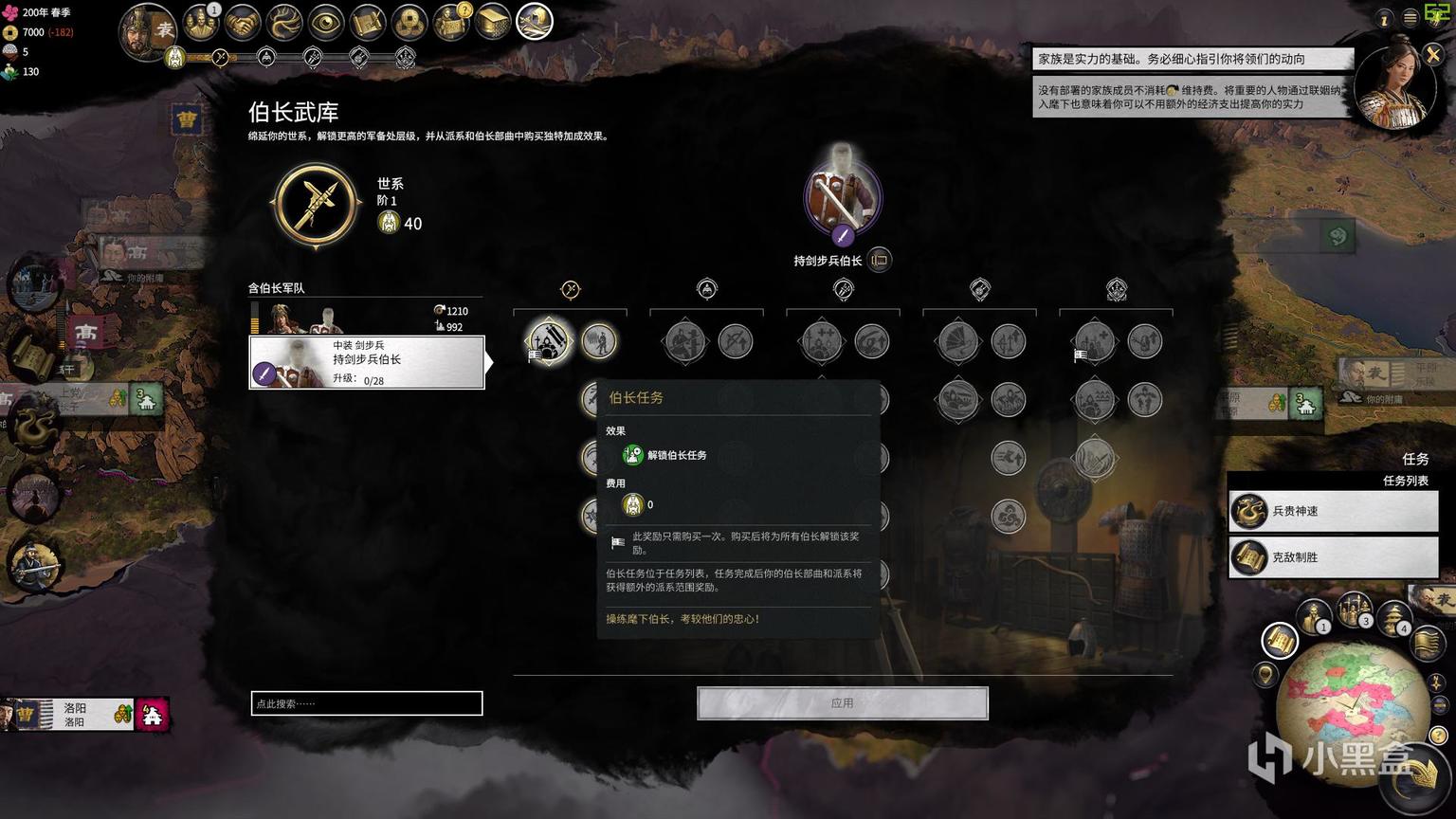Image resolution: width=1456 pixels, height=819 pixels.
Task: Open the treasury coins icon
Action: [409, 23]
